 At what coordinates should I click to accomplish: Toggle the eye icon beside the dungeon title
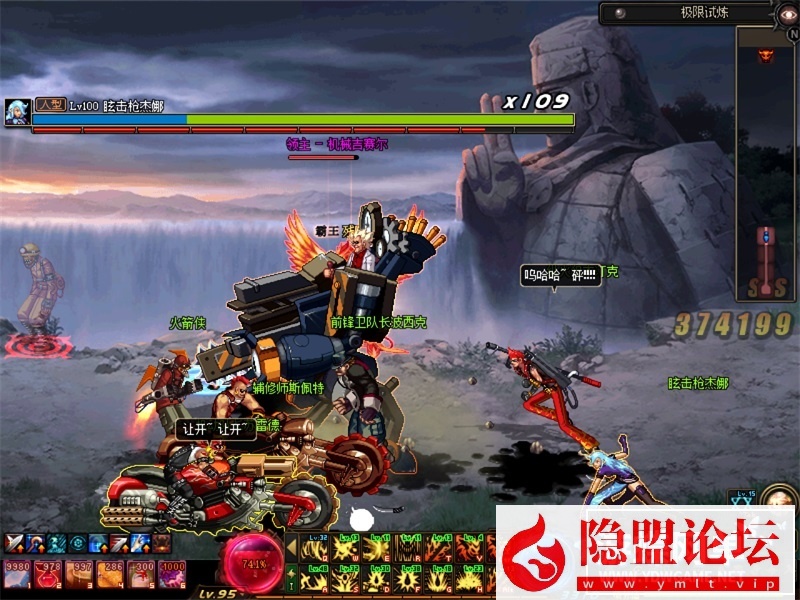[x=788, y=13]
